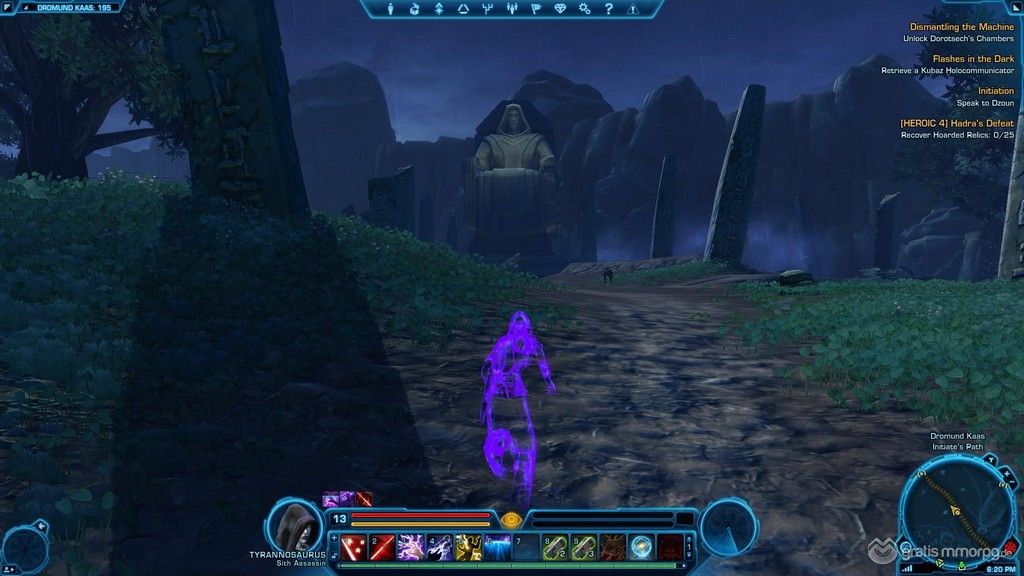Screen dimensions: 1024x576
Task: Open the question mark help icon
Action: click(608, 9)
